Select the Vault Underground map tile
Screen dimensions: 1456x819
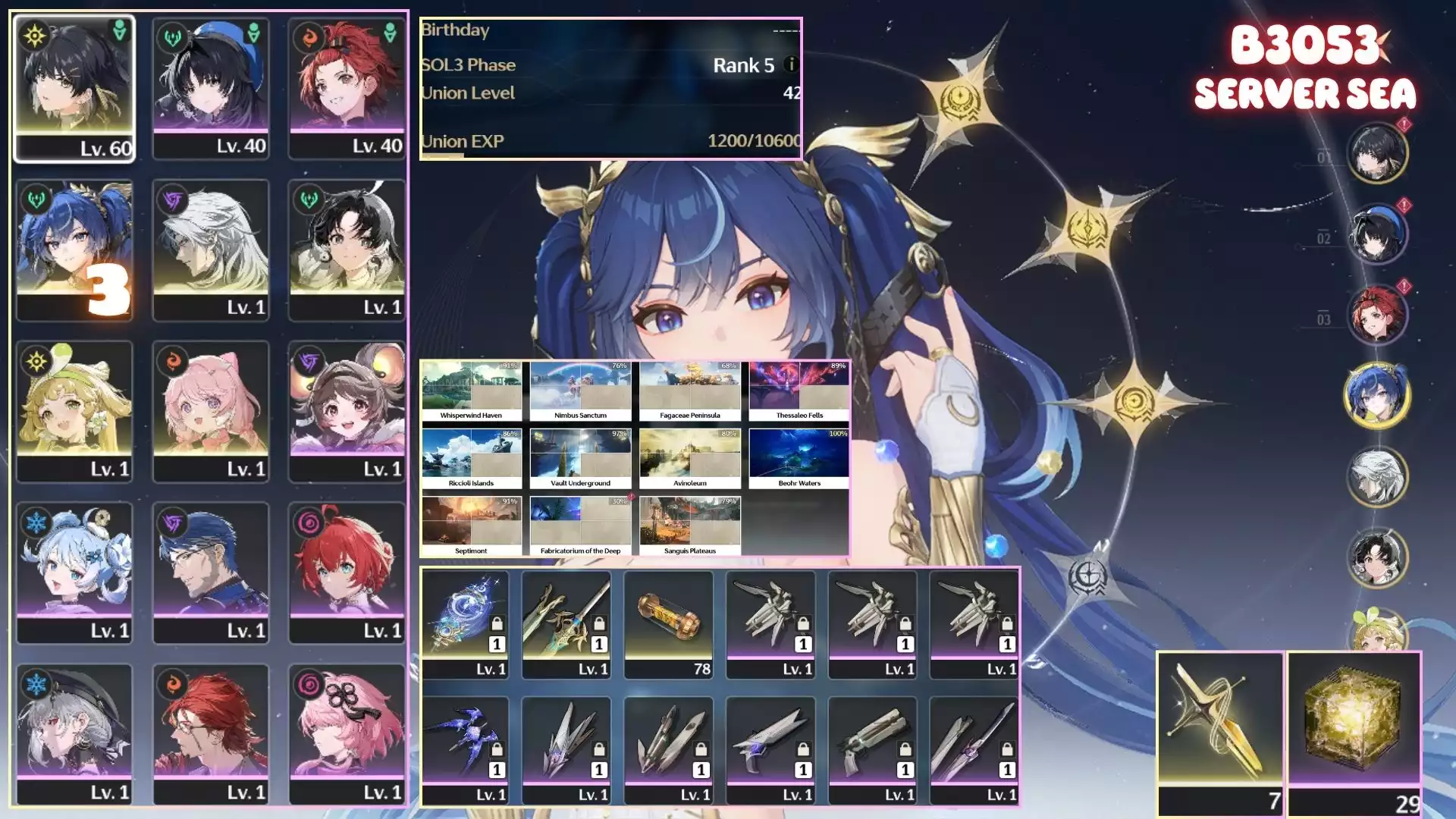[580, 458]
